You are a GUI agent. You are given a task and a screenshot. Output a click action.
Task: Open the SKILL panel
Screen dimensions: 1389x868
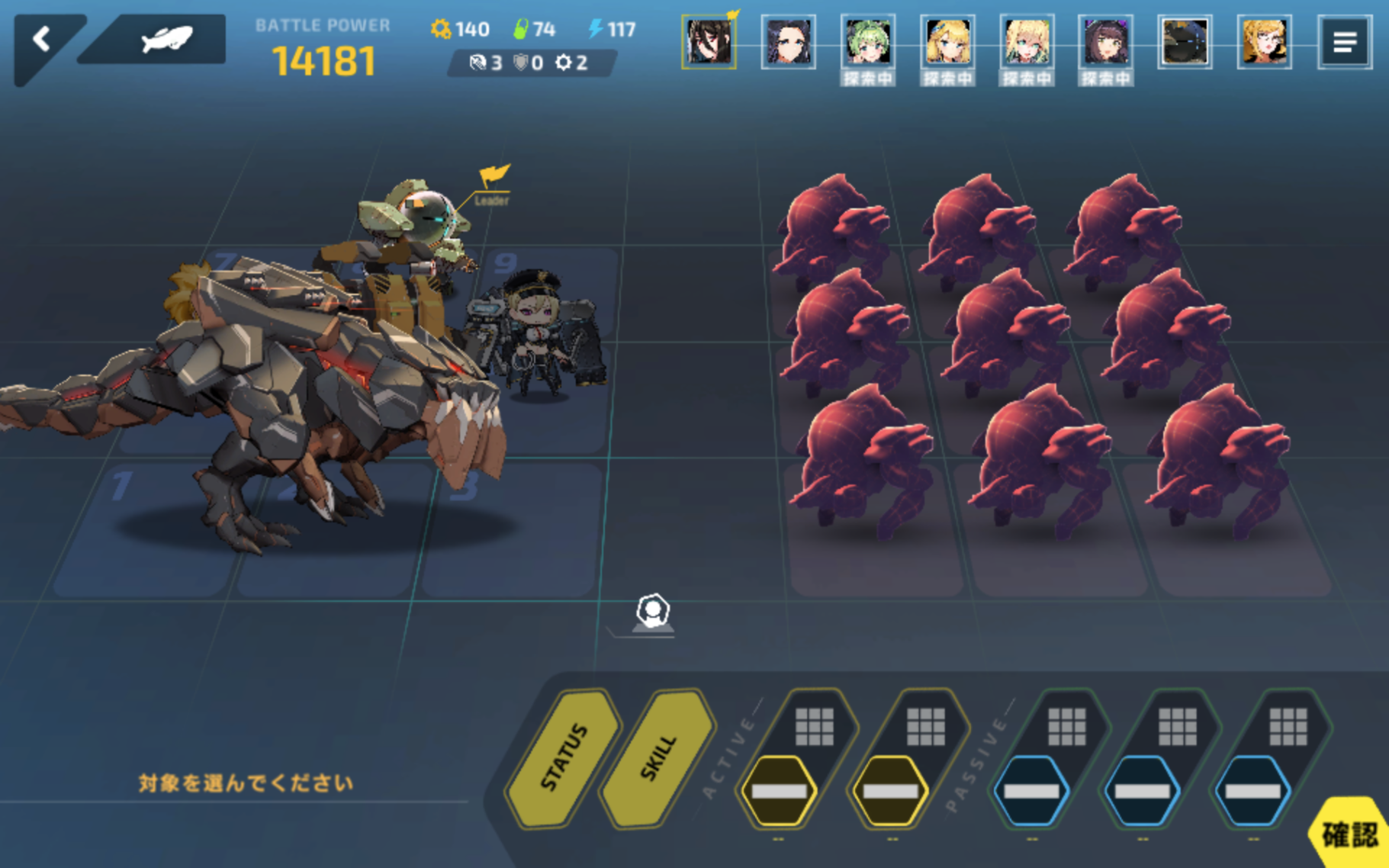pyautogui.click(x=658, y=757)
